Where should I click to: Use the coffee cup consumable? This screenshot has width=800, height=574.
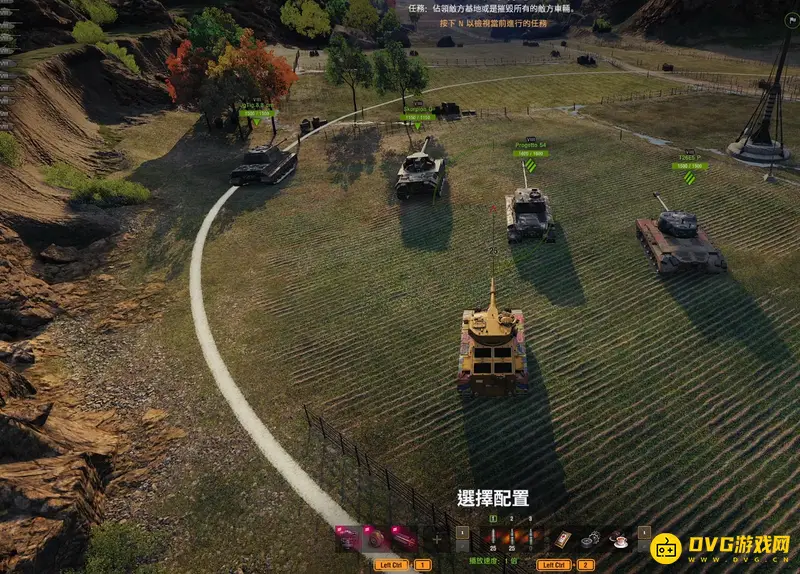618,539
